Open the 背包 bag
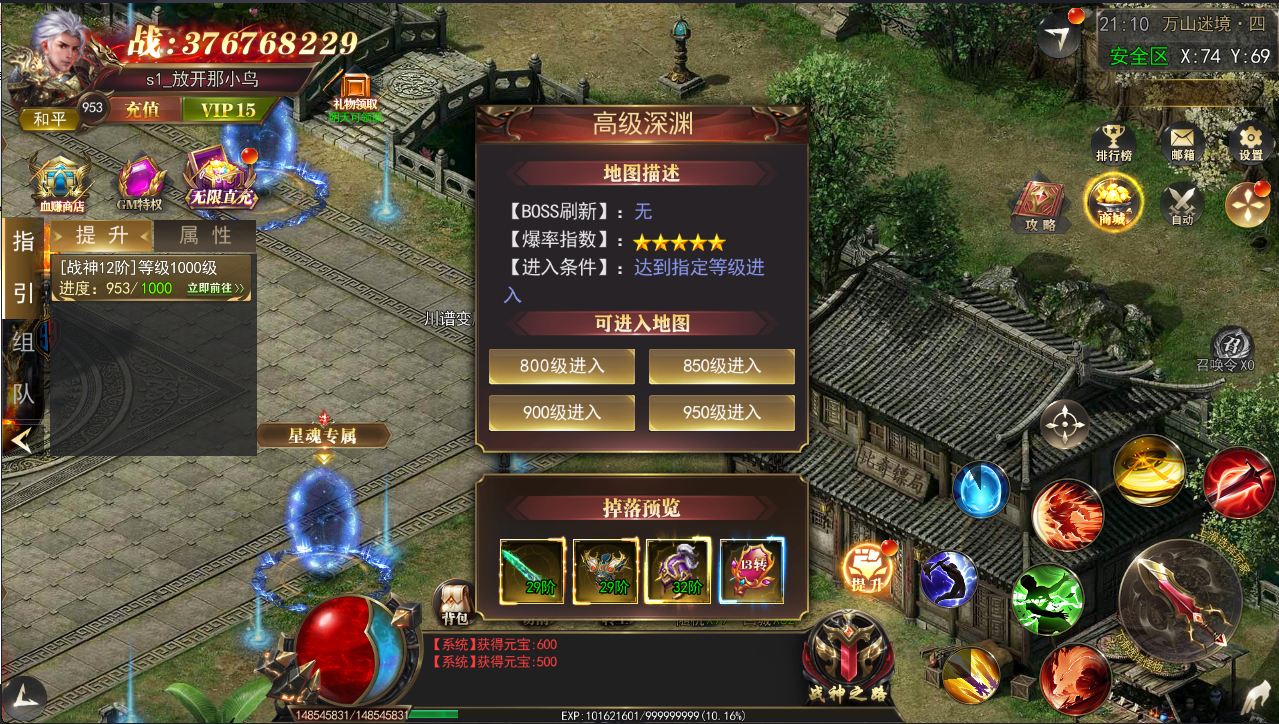This screenshot has height=724, width=1279. 455,604
